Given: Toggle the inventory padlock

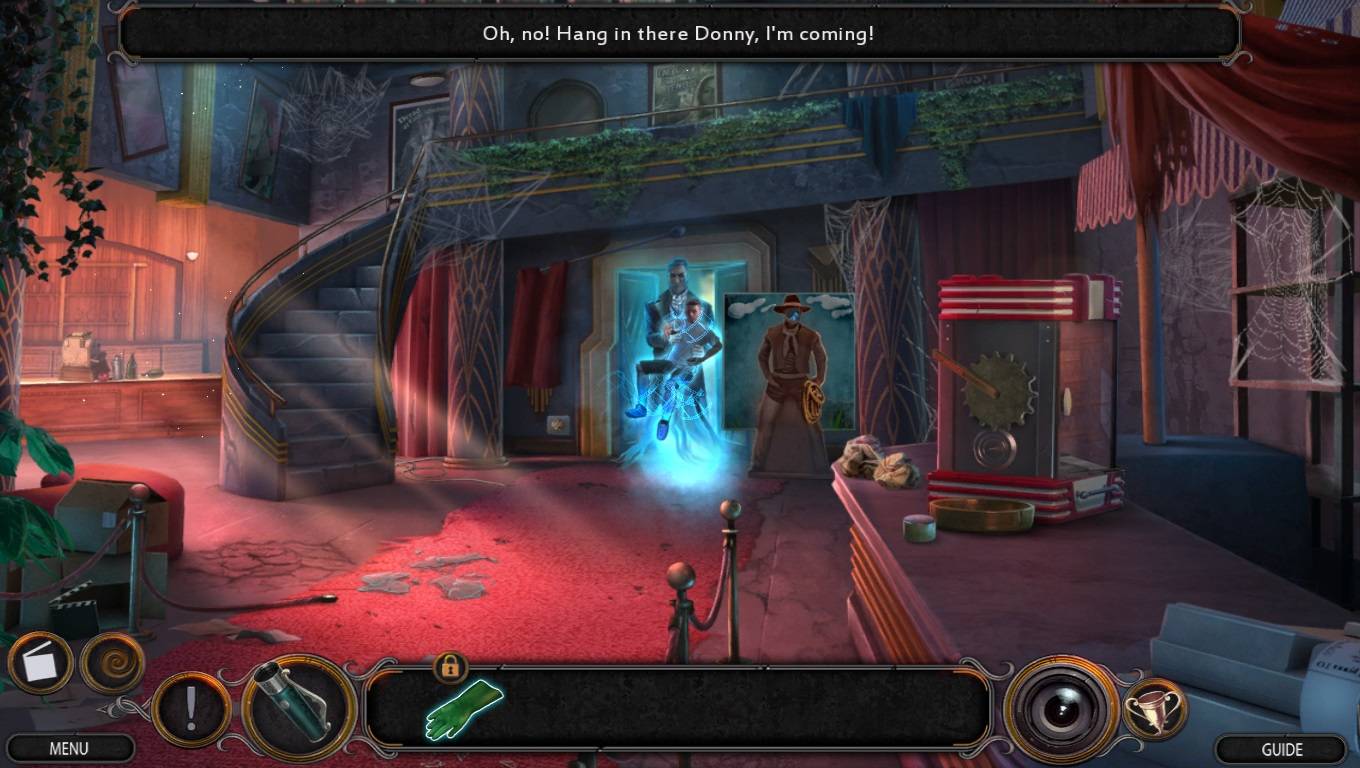Looking at the screenshot, I should click(x=449, y=665).
